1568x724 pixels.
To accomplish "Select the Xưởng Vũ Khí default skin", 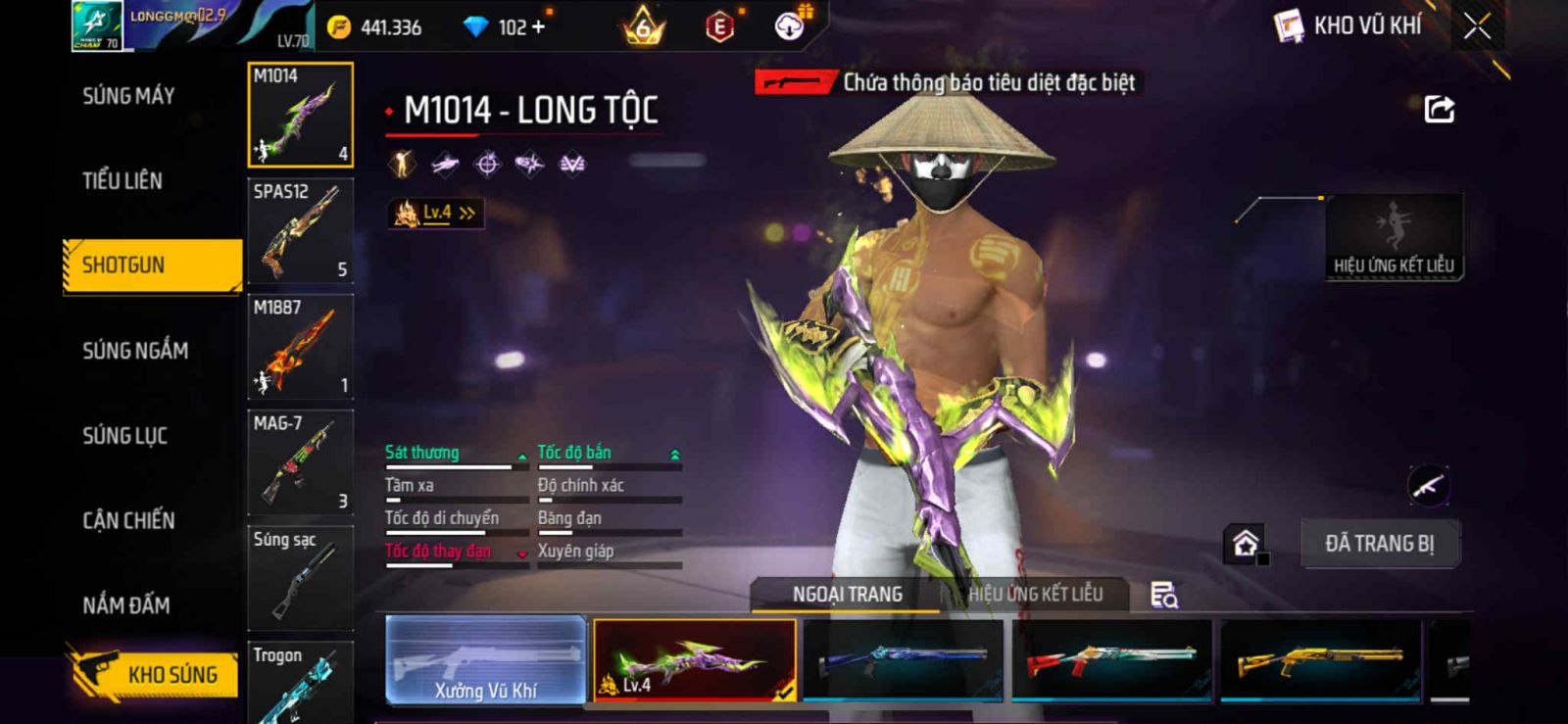I will pos(486,660).
